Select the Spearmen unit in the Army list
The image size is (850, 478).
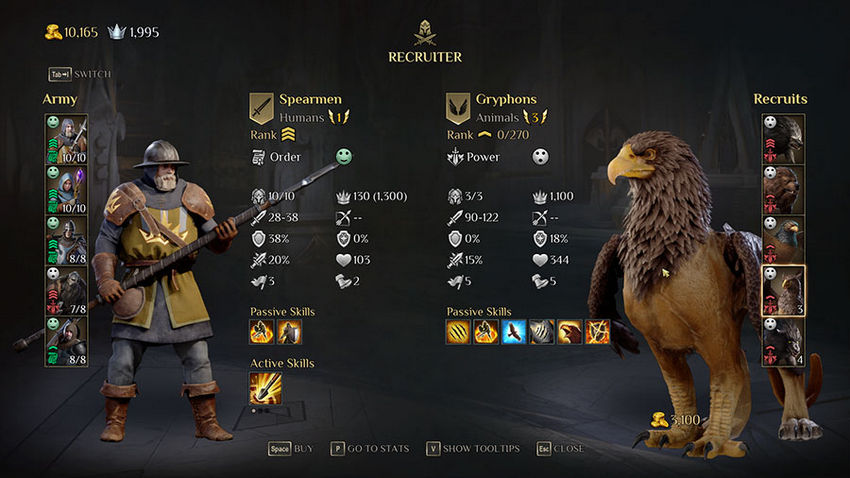65,140
